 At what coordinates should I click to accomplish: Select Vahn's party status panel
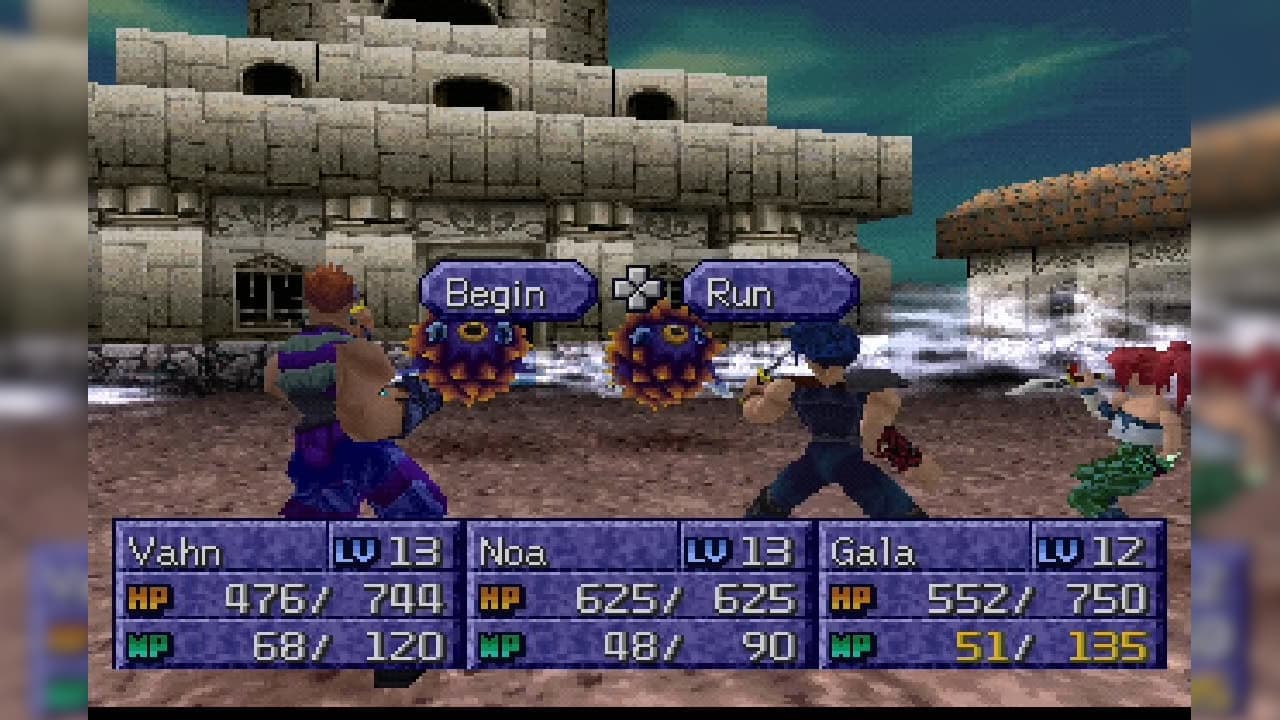click(x=288, y=594)
